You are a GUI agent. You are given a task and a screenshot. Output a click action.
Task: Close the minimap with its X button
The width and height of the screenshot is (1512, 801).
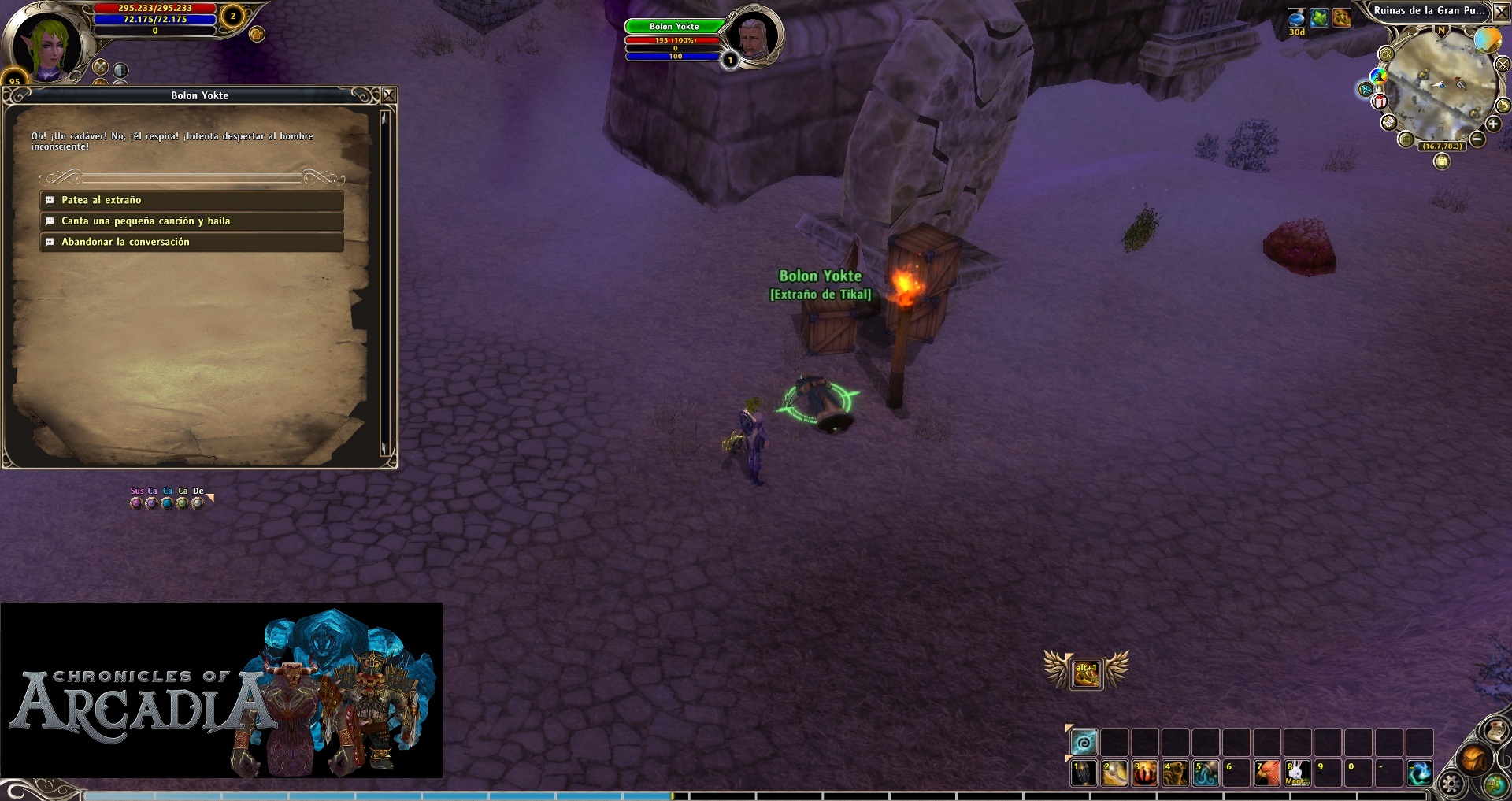click(1502, 12)
